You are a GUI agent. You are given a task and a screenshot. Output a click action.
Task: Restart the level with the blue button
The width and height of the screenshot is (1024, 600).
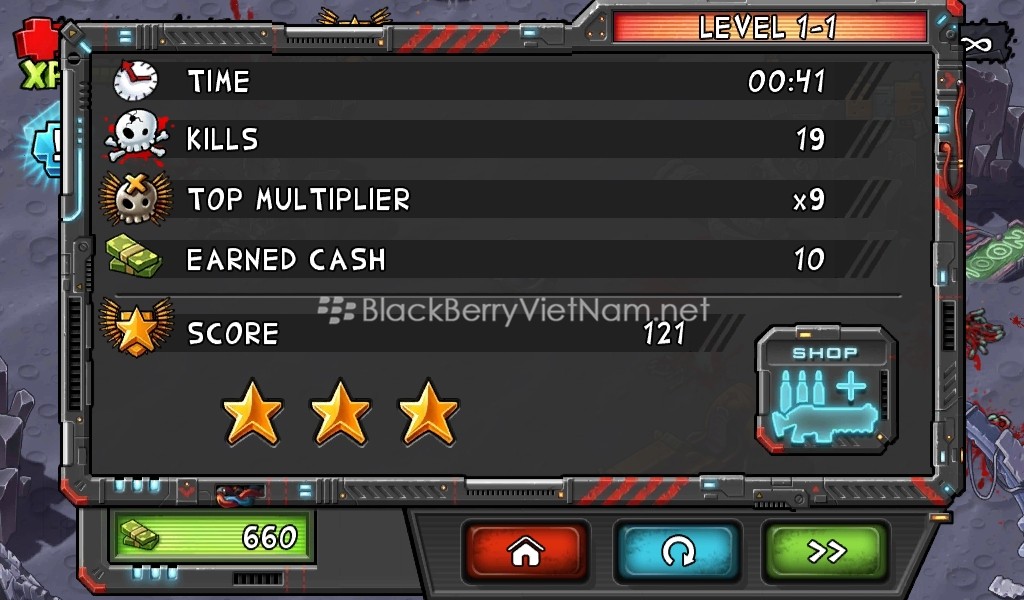(676, 551)
